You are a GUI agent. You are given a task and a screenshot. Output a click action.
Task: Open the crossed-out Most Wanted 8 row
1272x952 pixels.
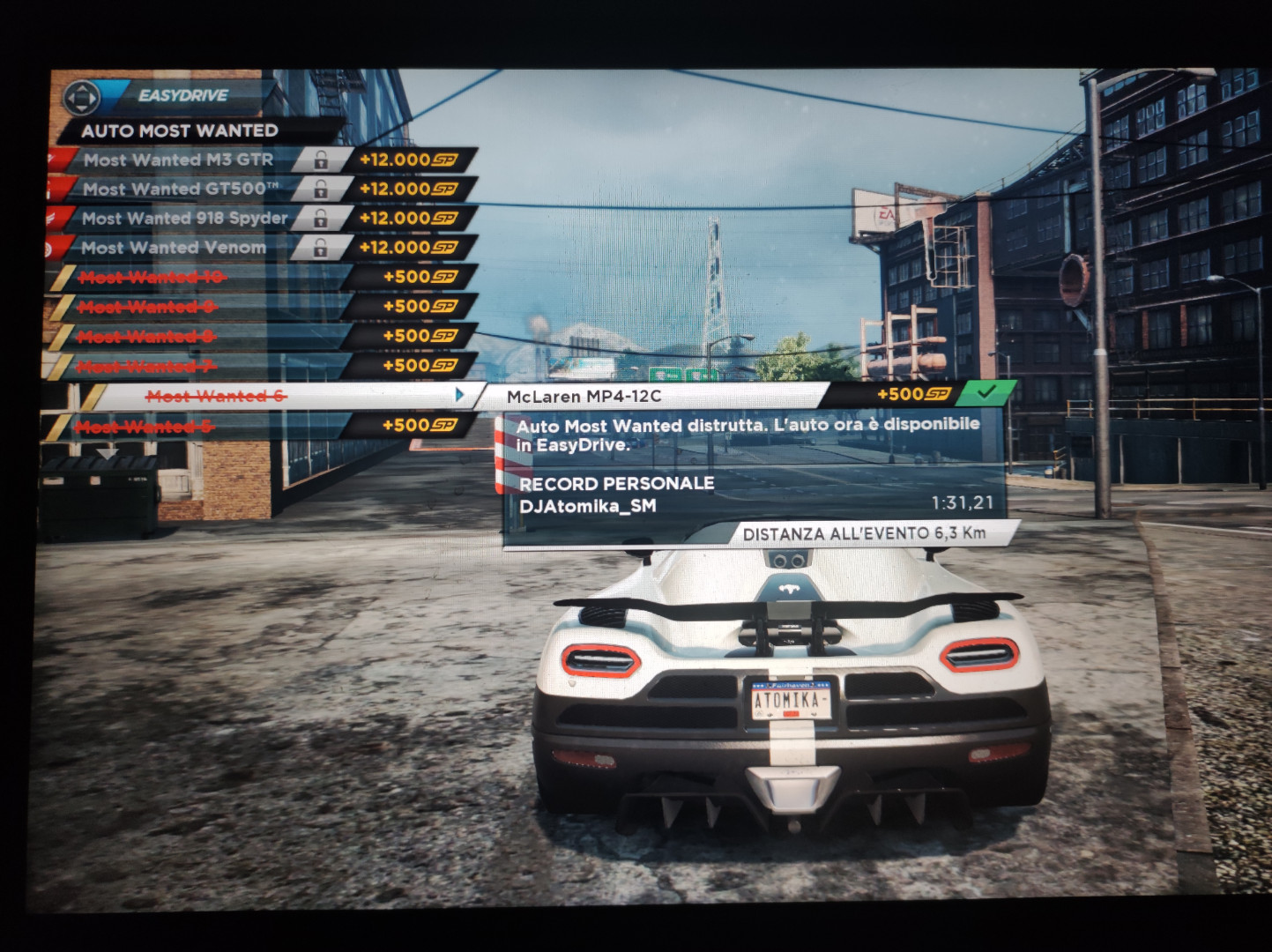[149, 337]
